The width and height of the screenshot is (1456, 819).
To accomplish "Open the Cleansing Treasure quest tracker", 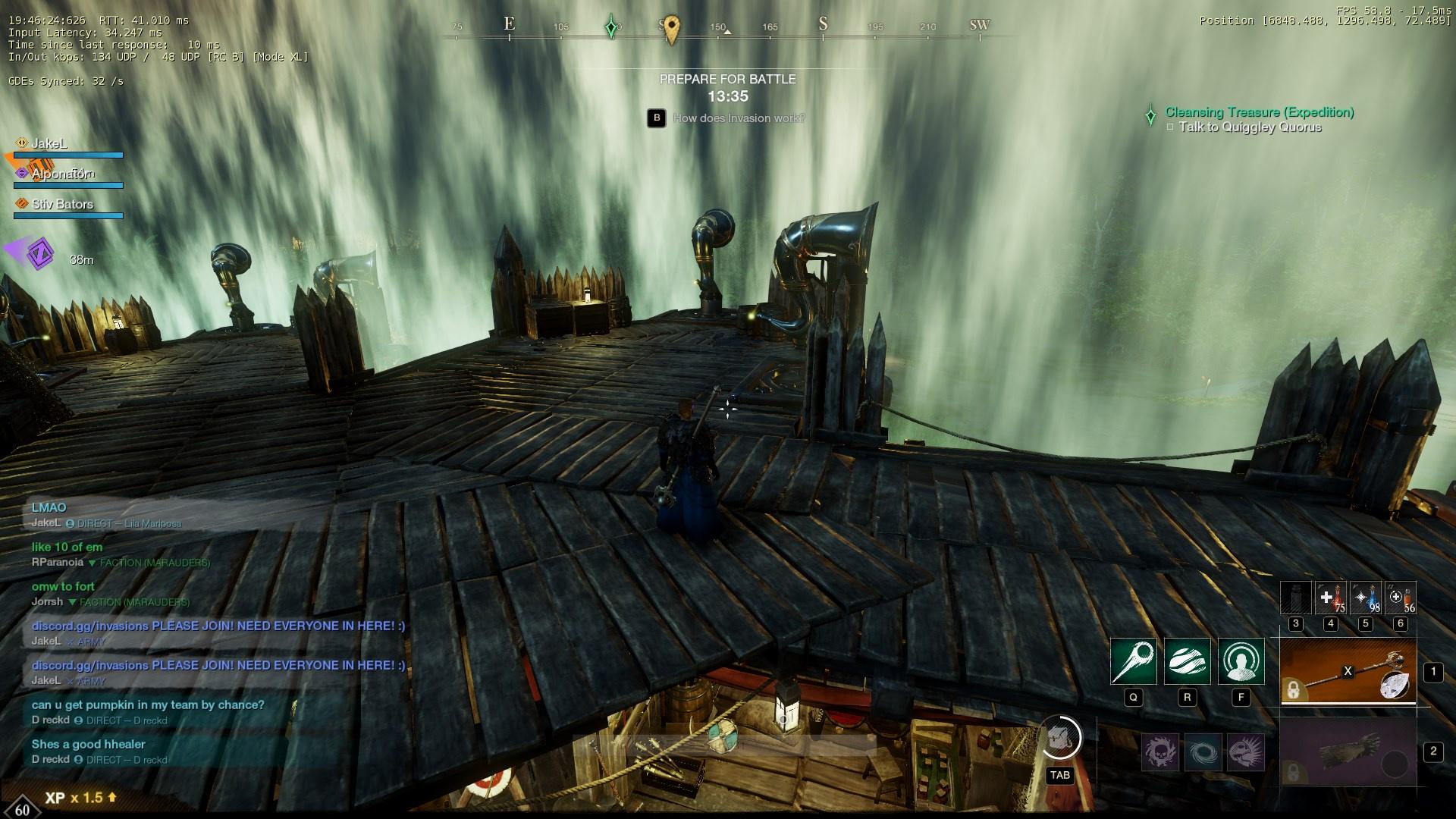I will pos(1259,112).
